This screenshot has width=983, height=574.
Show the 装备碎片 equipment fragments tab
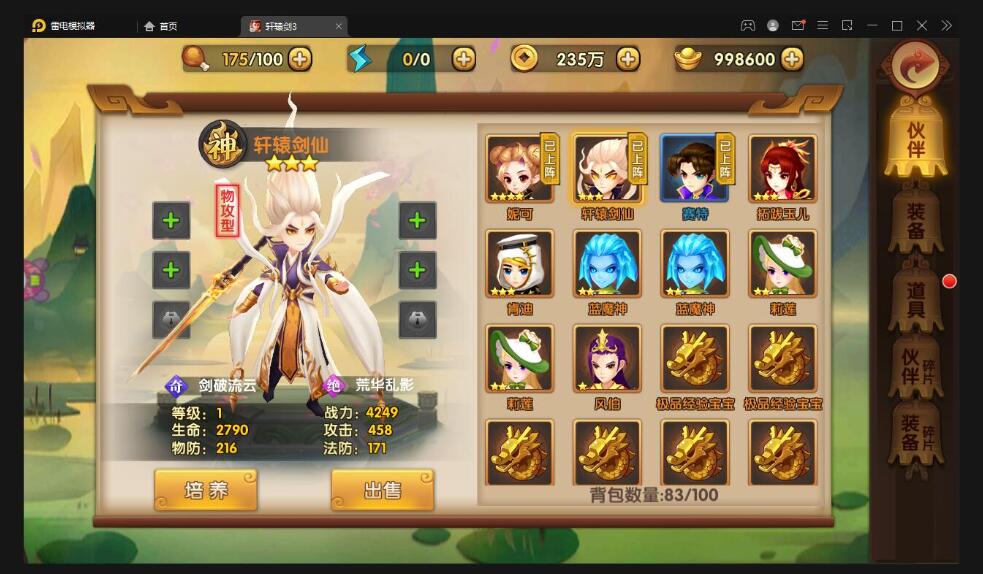point(914,439)
